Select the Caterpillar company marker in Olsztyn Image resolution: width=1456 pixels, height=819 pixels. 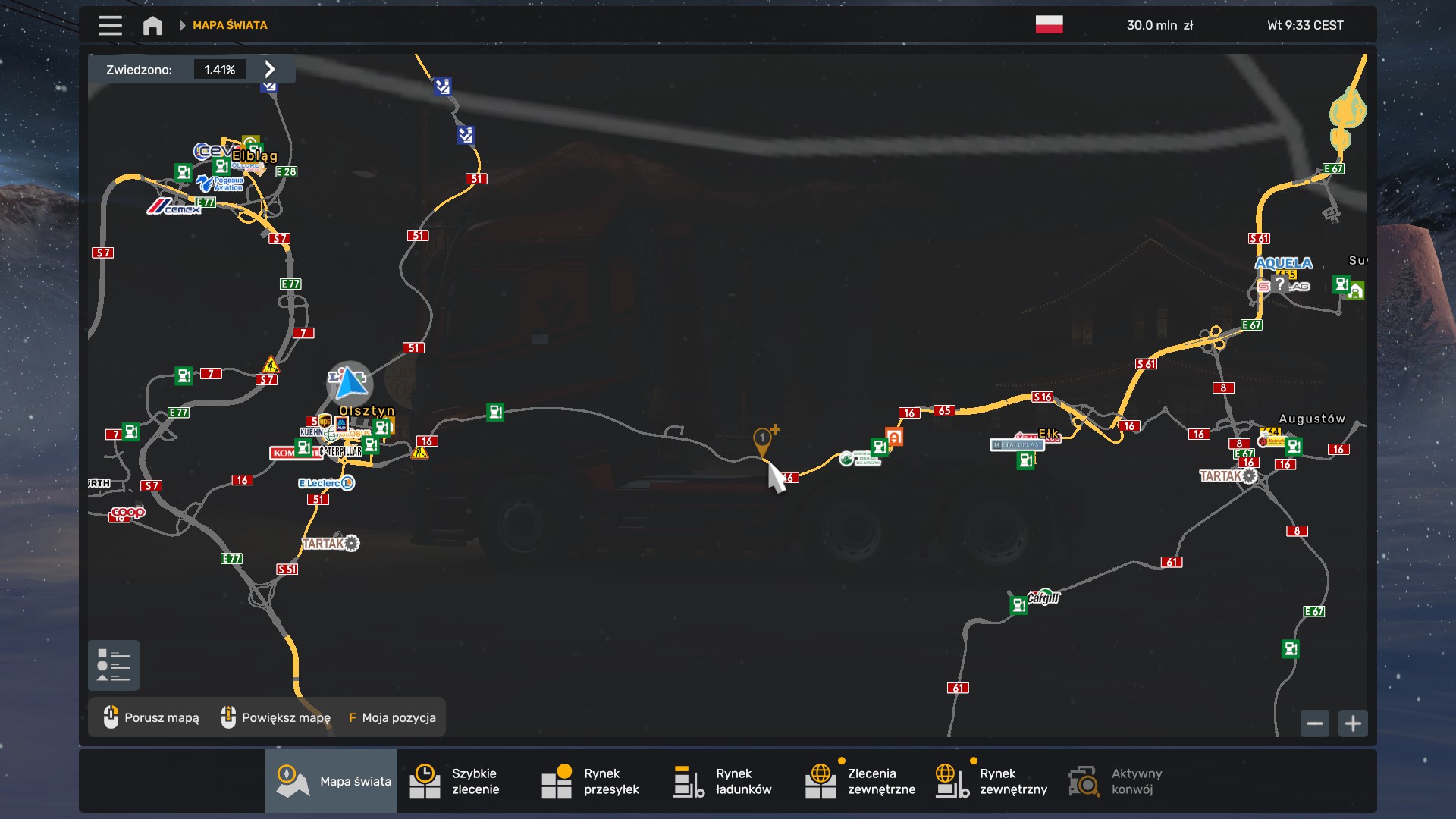click(x=340, y=451)
